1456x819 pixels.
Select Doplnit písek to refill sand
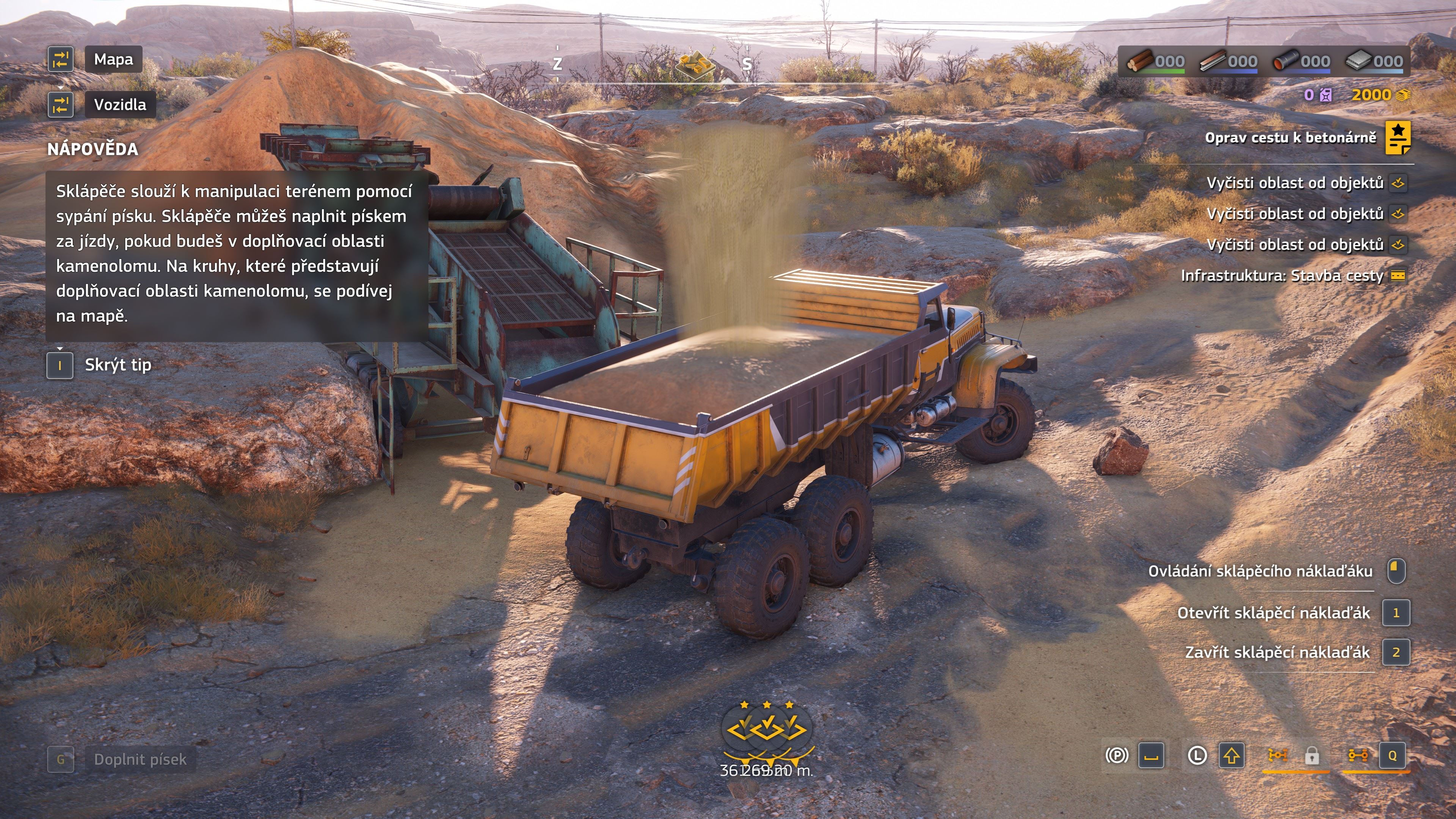pos(140,759)
